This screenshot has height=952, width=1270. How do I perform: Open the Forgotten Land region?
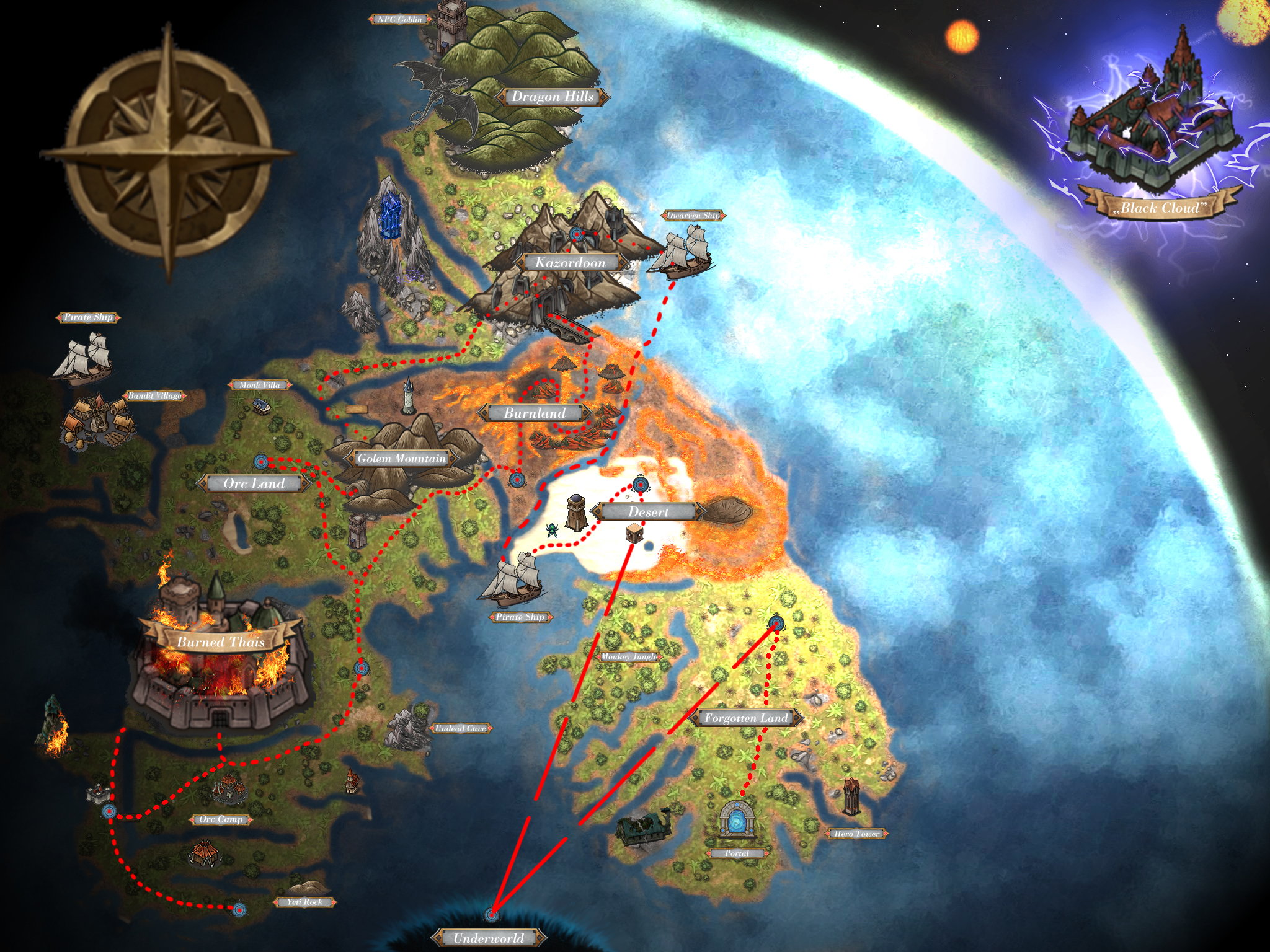pyautogui.click(x=746, y=718)
